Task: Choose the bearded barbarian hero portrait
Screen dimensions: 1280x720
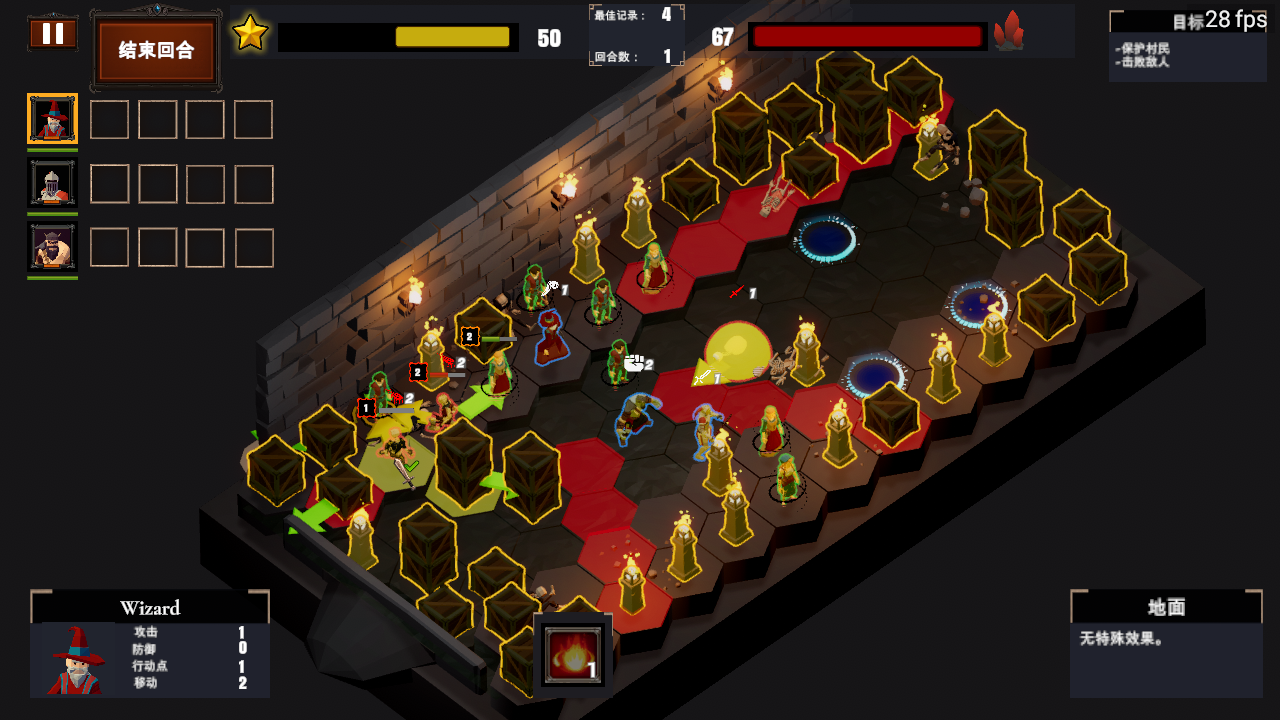Action: click(52, 247)
